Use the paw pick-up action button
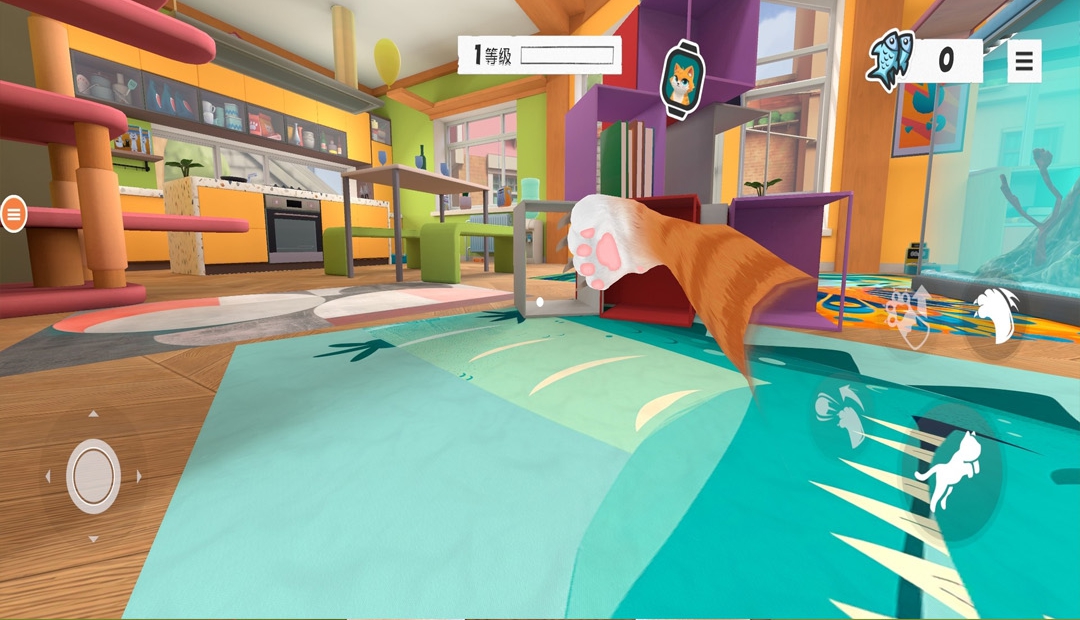Viewport: 1080px width, 620px height. coord(908,313)
